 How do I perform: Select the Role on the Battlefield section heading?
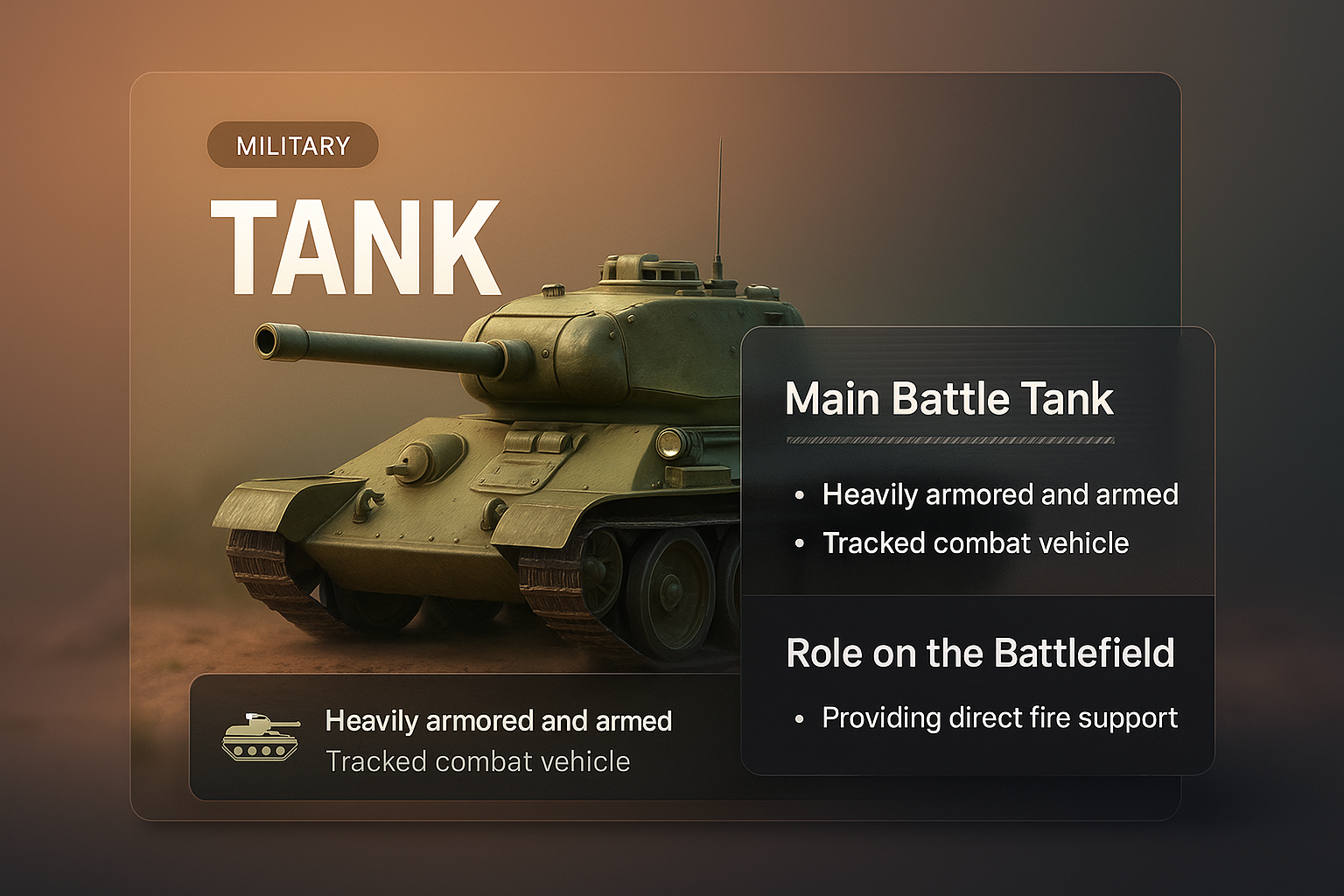pos(980,654)
